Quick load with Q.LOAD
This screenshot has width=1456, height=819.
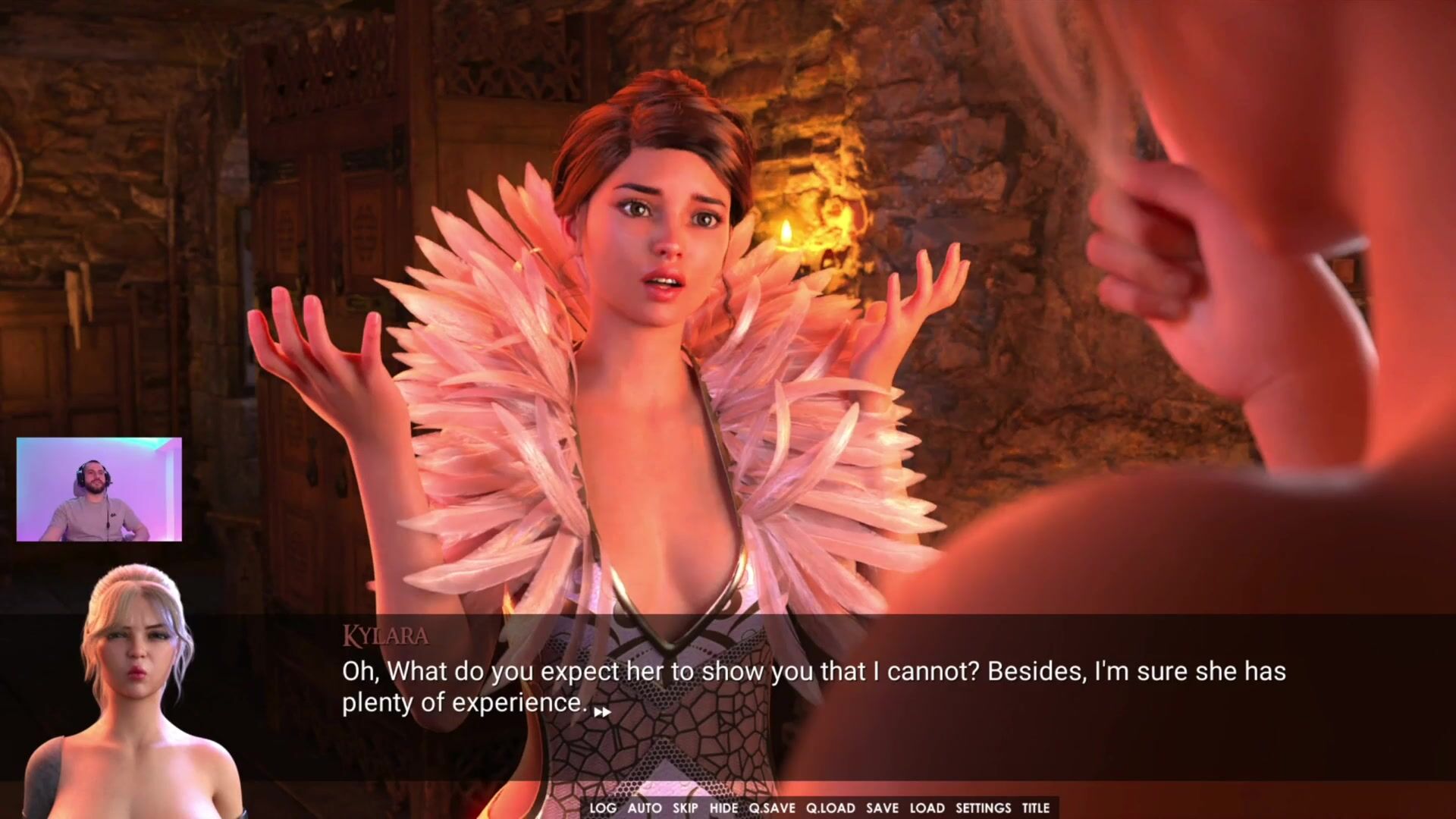[x=830, y=808]
